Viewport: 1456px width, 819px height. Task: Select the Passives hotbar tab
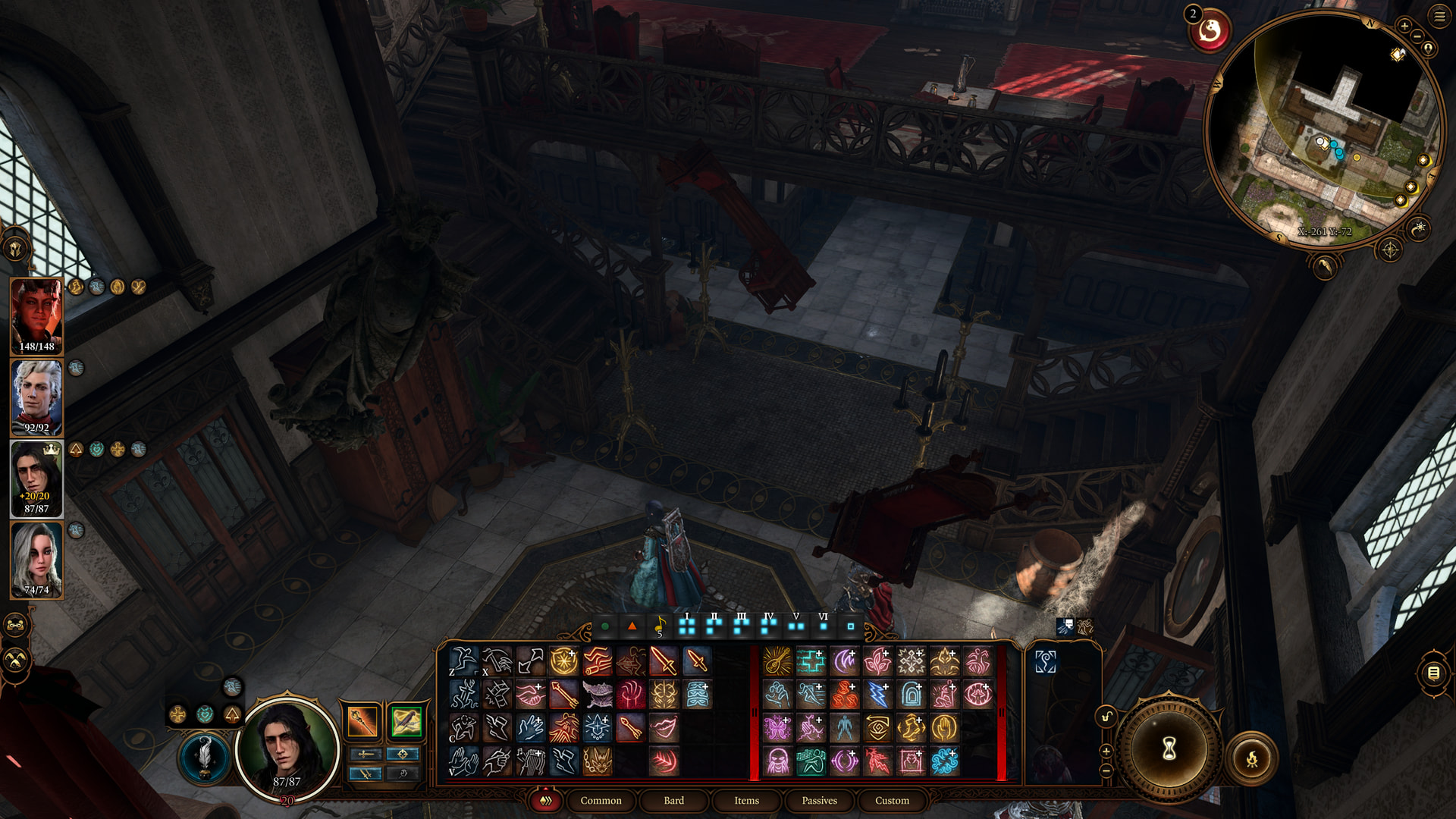tap(819, 800)
